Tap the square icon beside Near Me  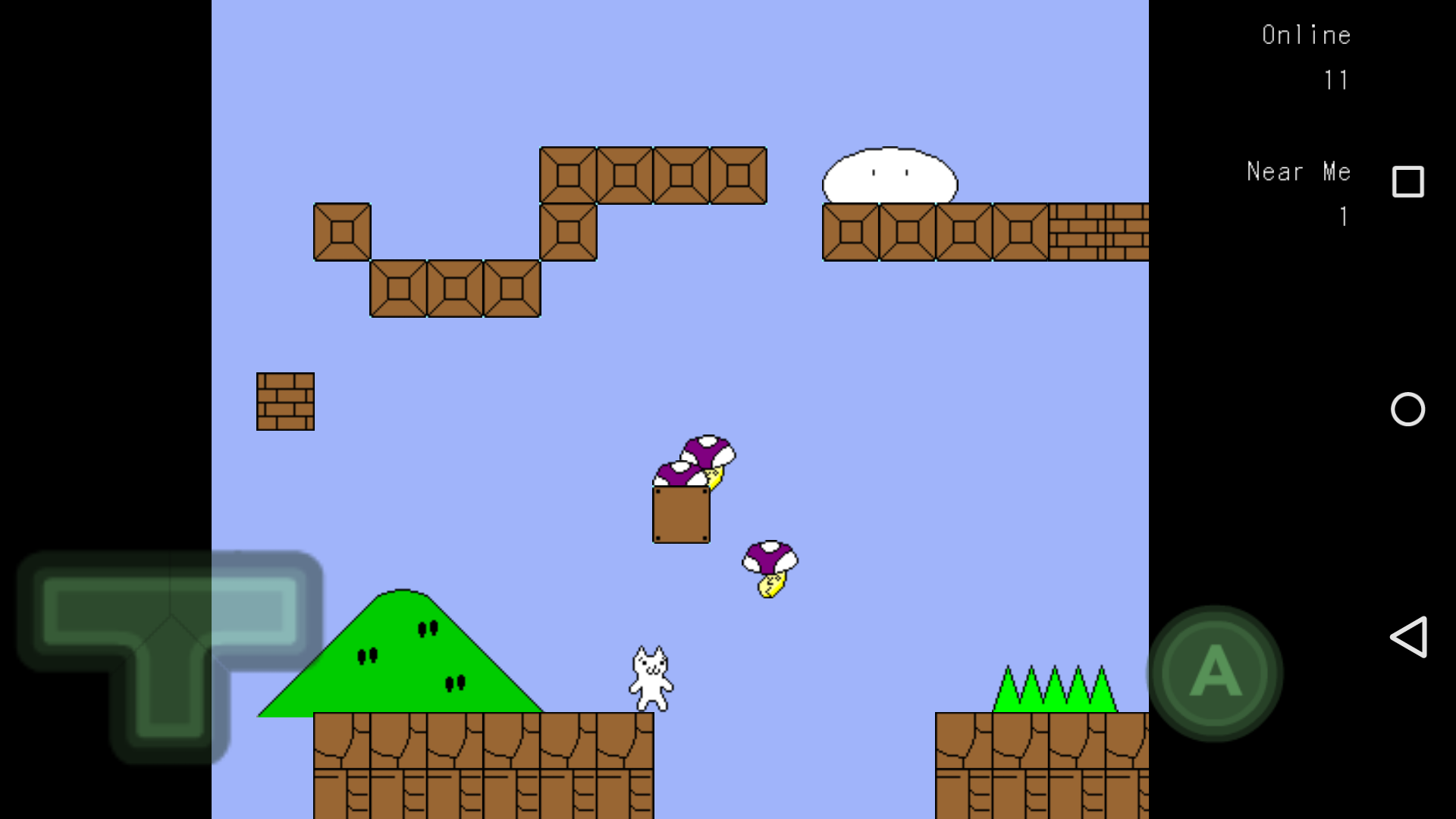coord(1407,182)
